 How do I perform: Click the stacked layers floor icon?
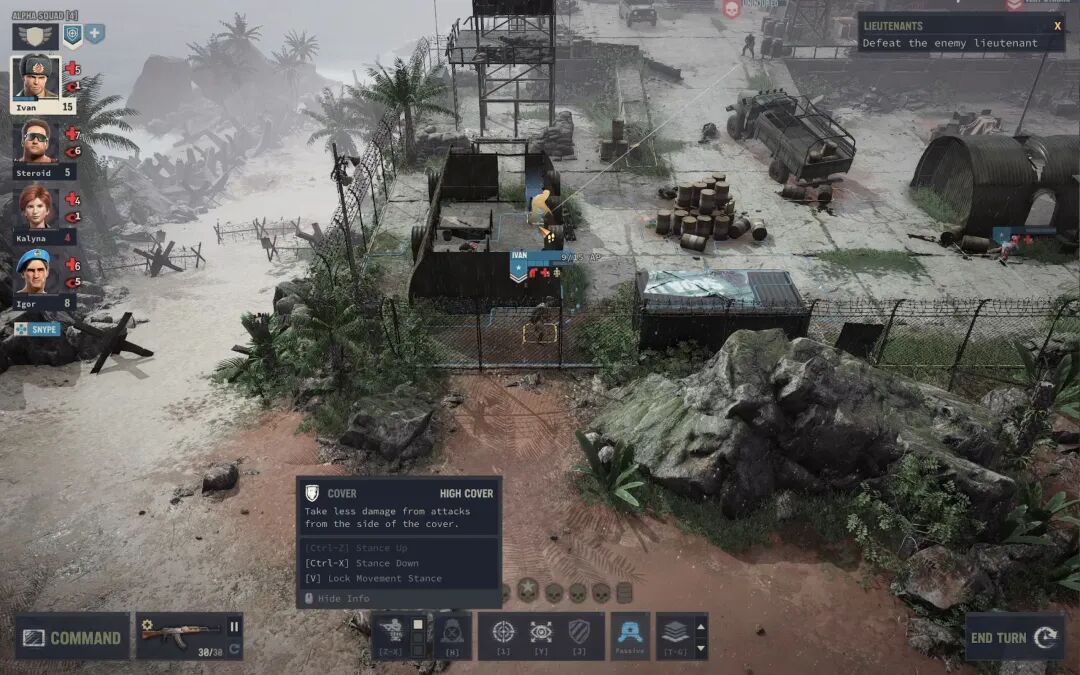(x=675, y=632)
